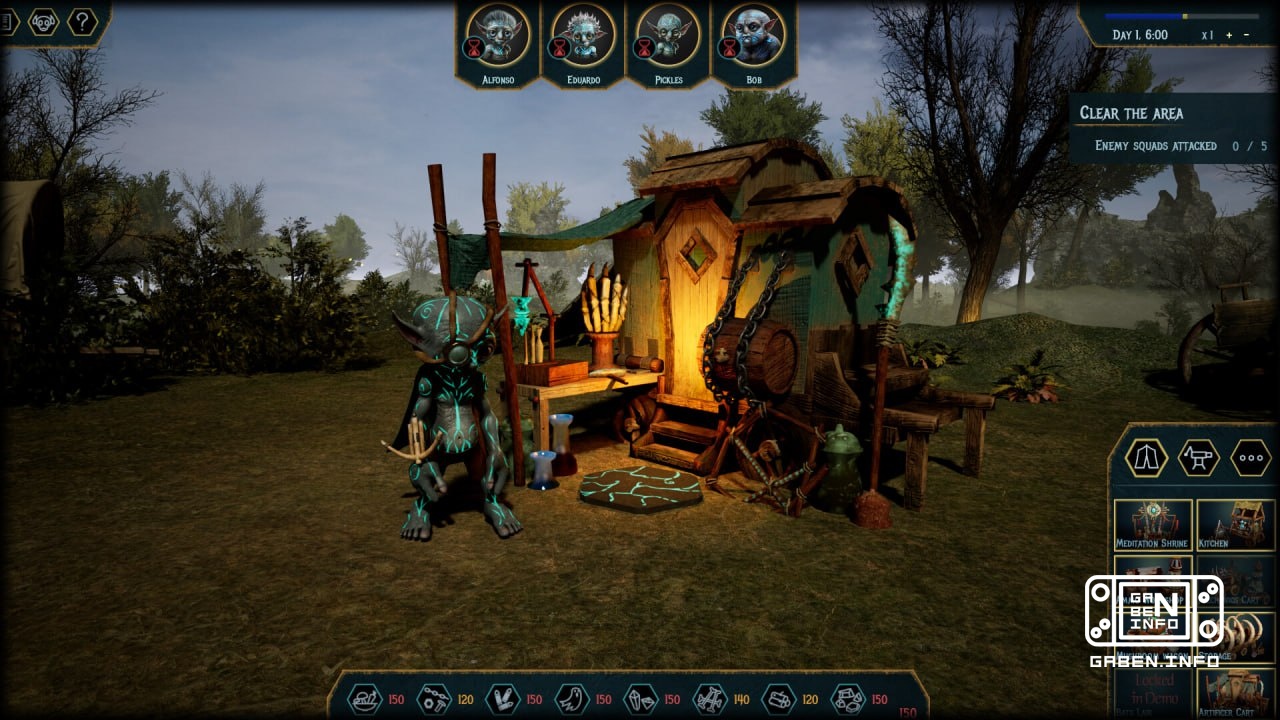Build the Meditation Shrine
This screenshot has height=720, width=1280.
point(1152,524)
